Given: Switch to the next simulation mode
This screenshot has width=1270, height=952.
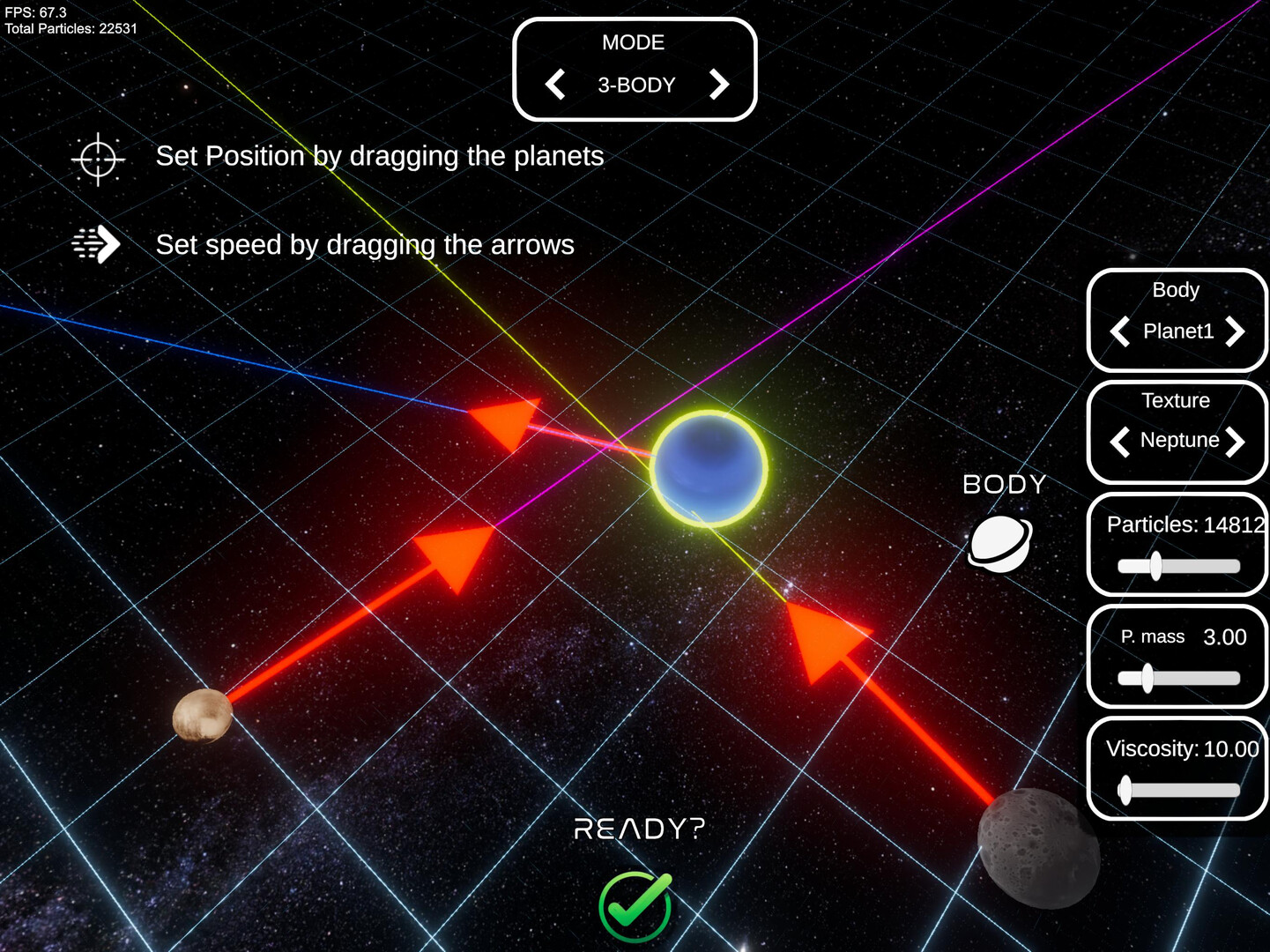Looking at the screenshot, I should 719,86.
